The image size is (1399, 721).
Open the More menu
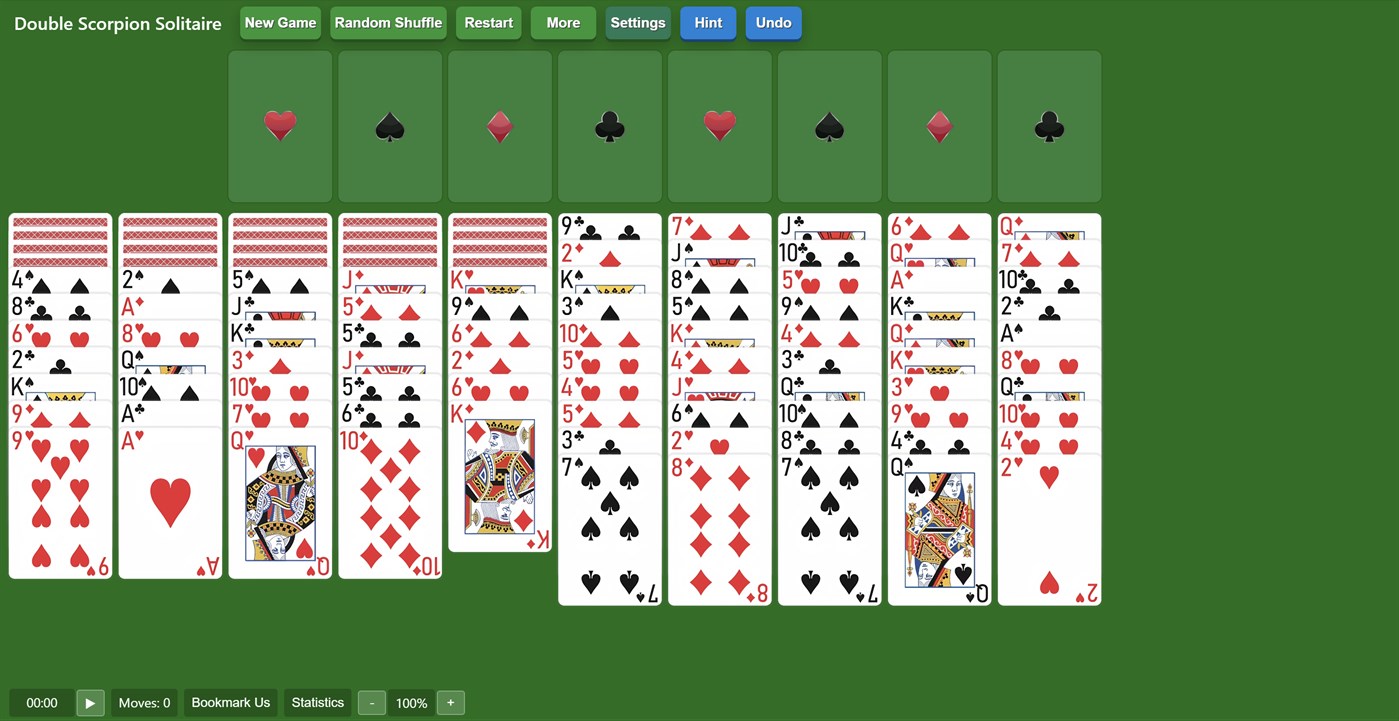[x=563, y=22]
